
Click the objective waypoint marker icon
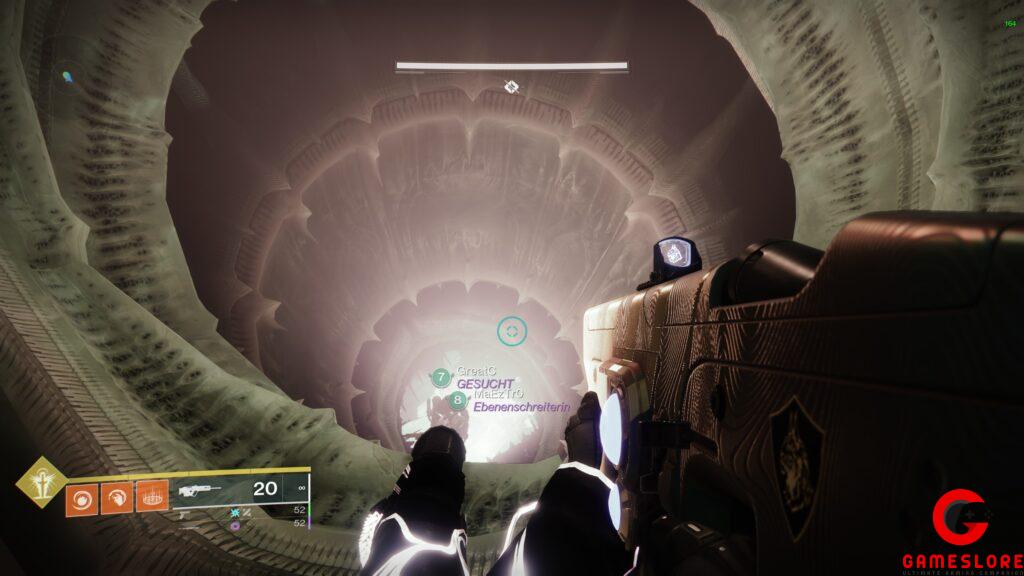511,87
